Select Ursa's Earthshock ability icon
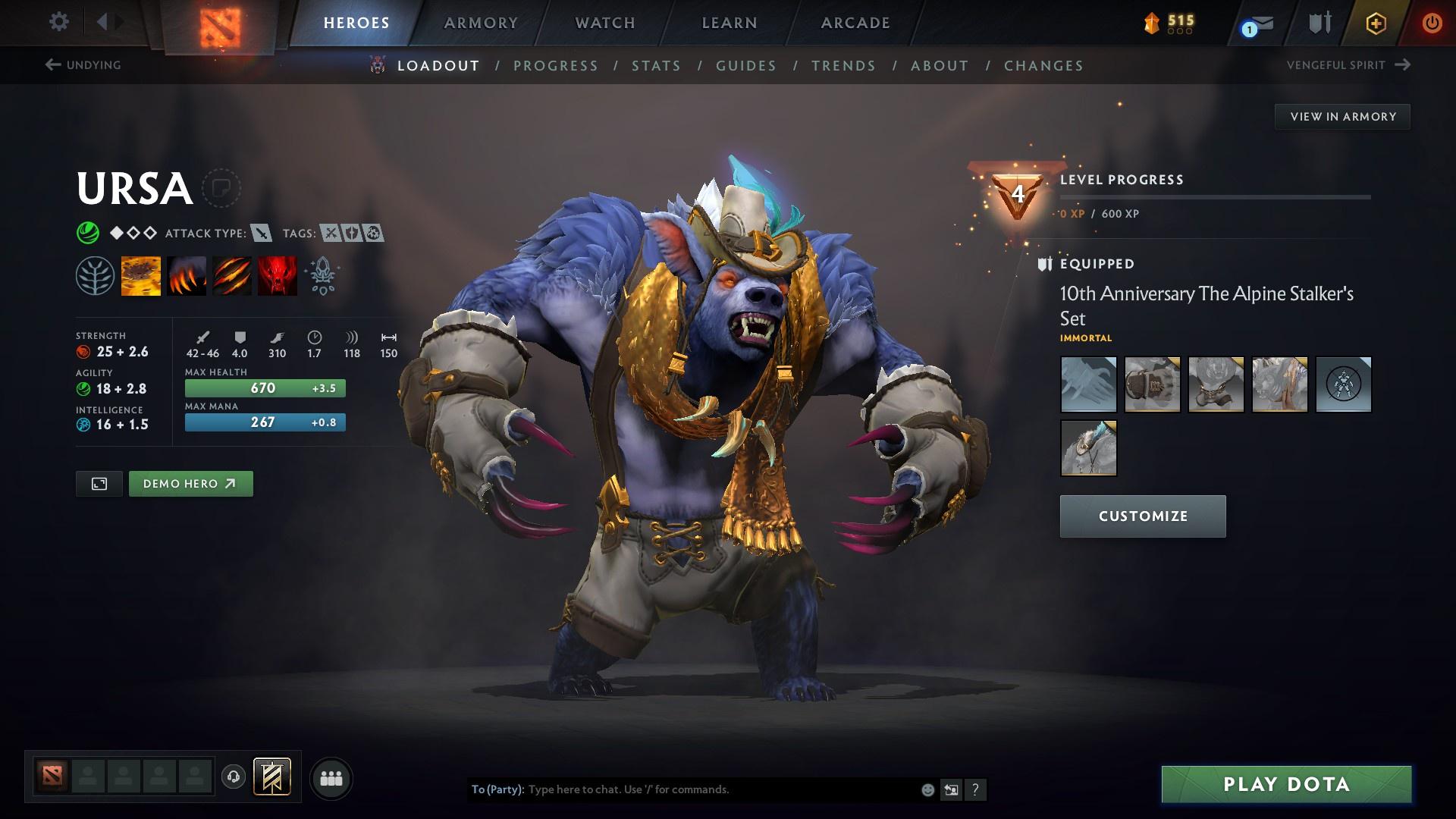1456x819 pixels. pyautogui.click(x=141, y=275)
